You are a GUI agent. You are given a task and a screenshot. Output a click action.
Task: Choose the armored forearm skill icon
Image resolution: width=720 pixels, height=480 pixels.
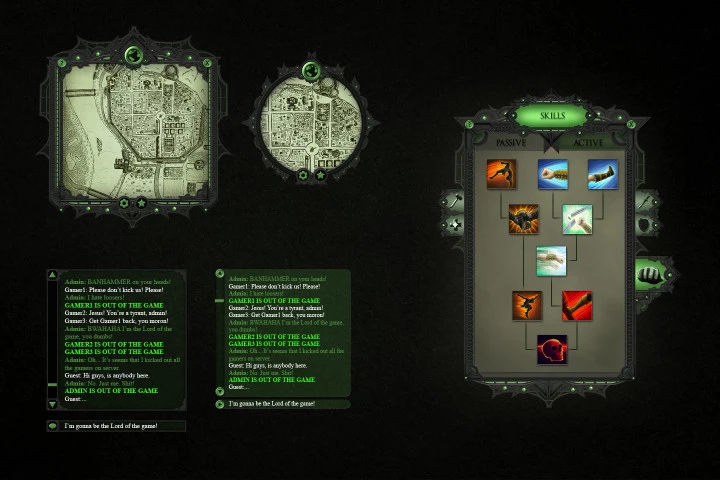coord(602,174)
